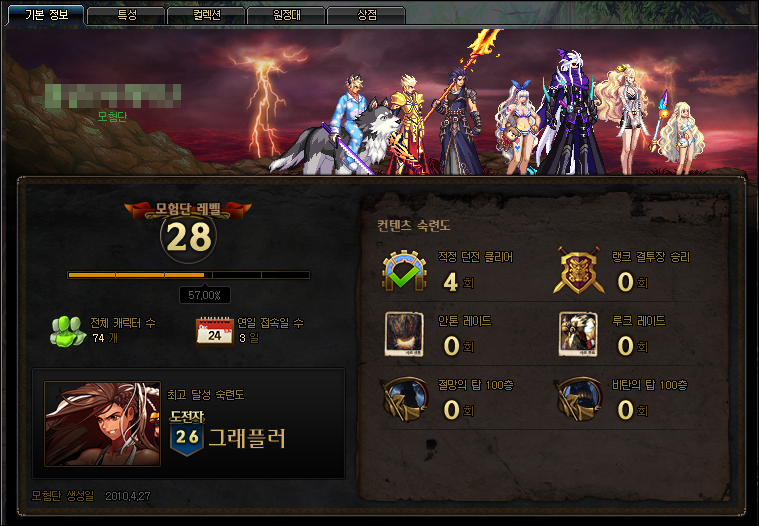
Task: Go to the 상점 tab
Action: point(366,15)
